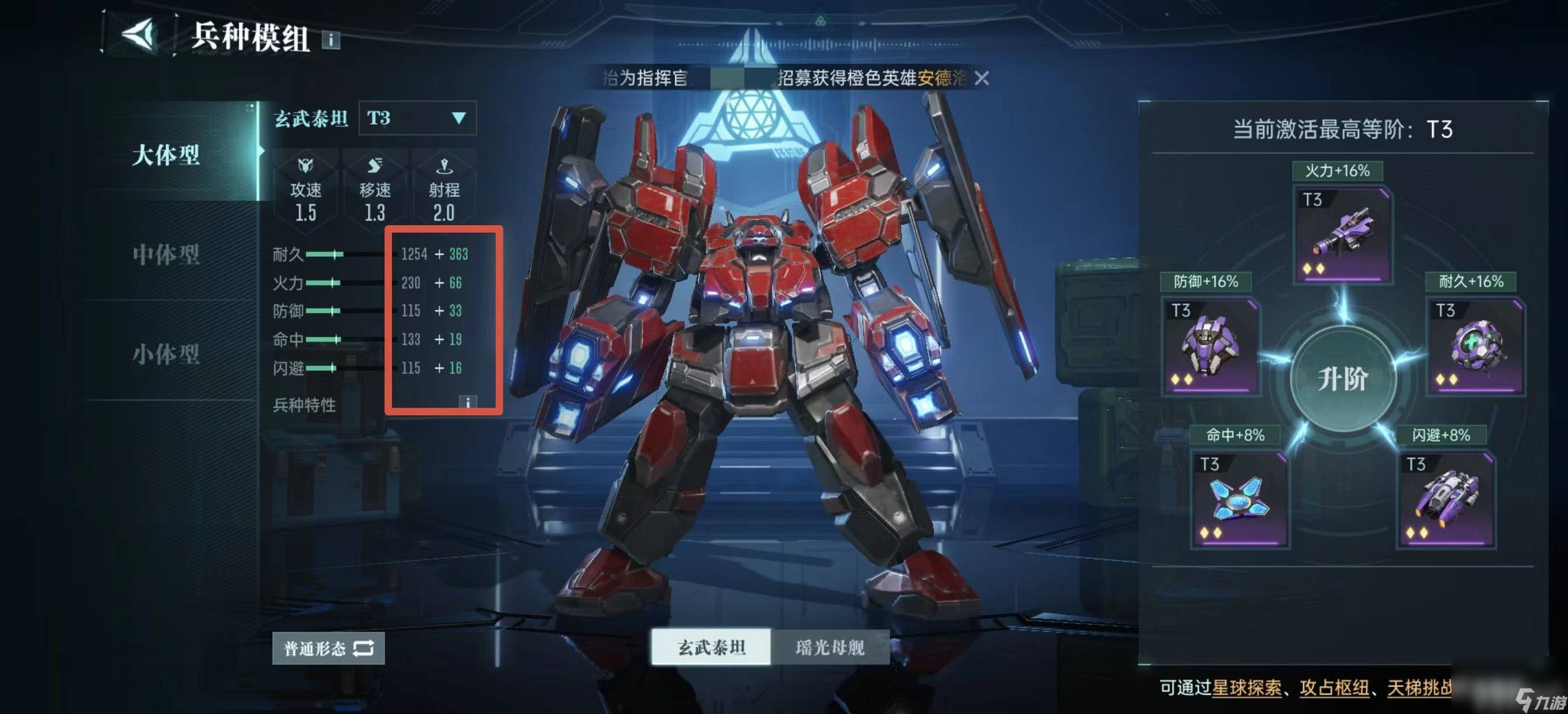The image size is (1568, 714).
Task: Choose the 防御+16% armor module
Action: 1210,347
